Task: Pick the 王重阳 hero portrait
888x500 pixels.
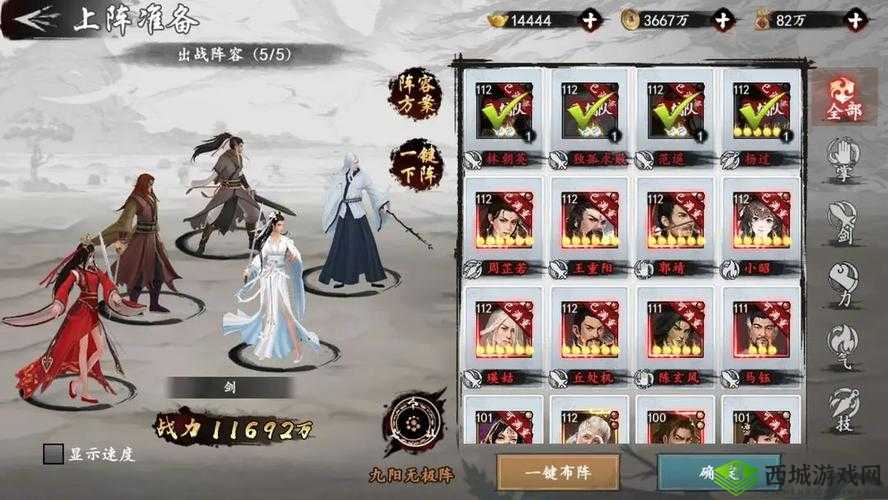Action: [589, 220]
